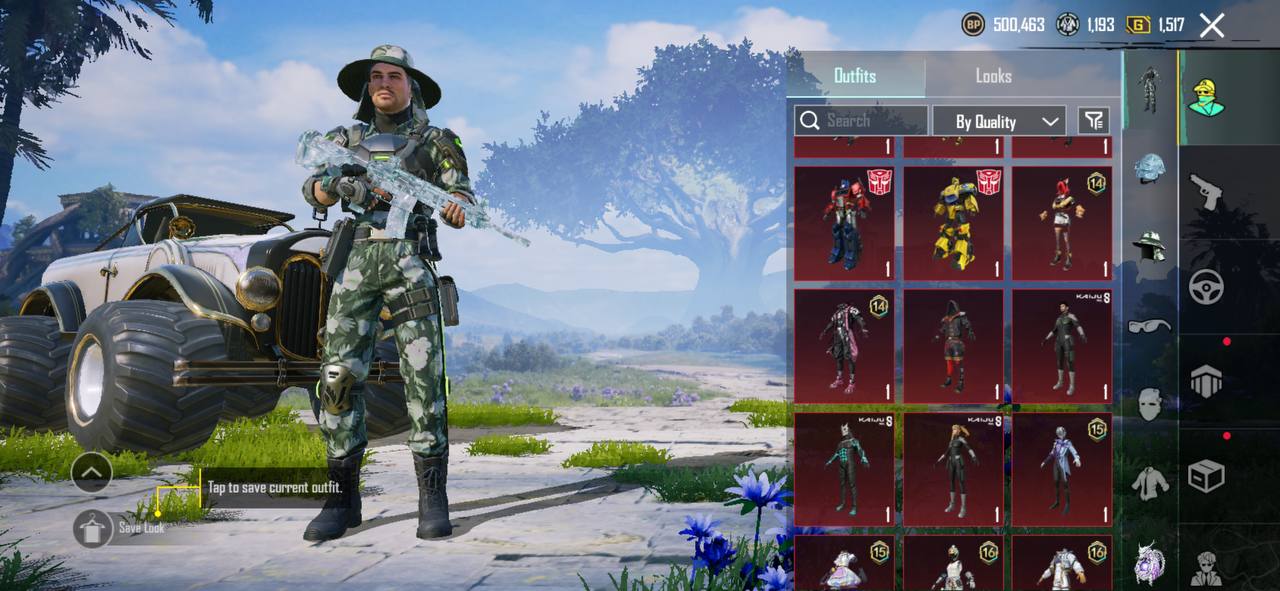Expand the up-arrow circle button

pos(92,472)
